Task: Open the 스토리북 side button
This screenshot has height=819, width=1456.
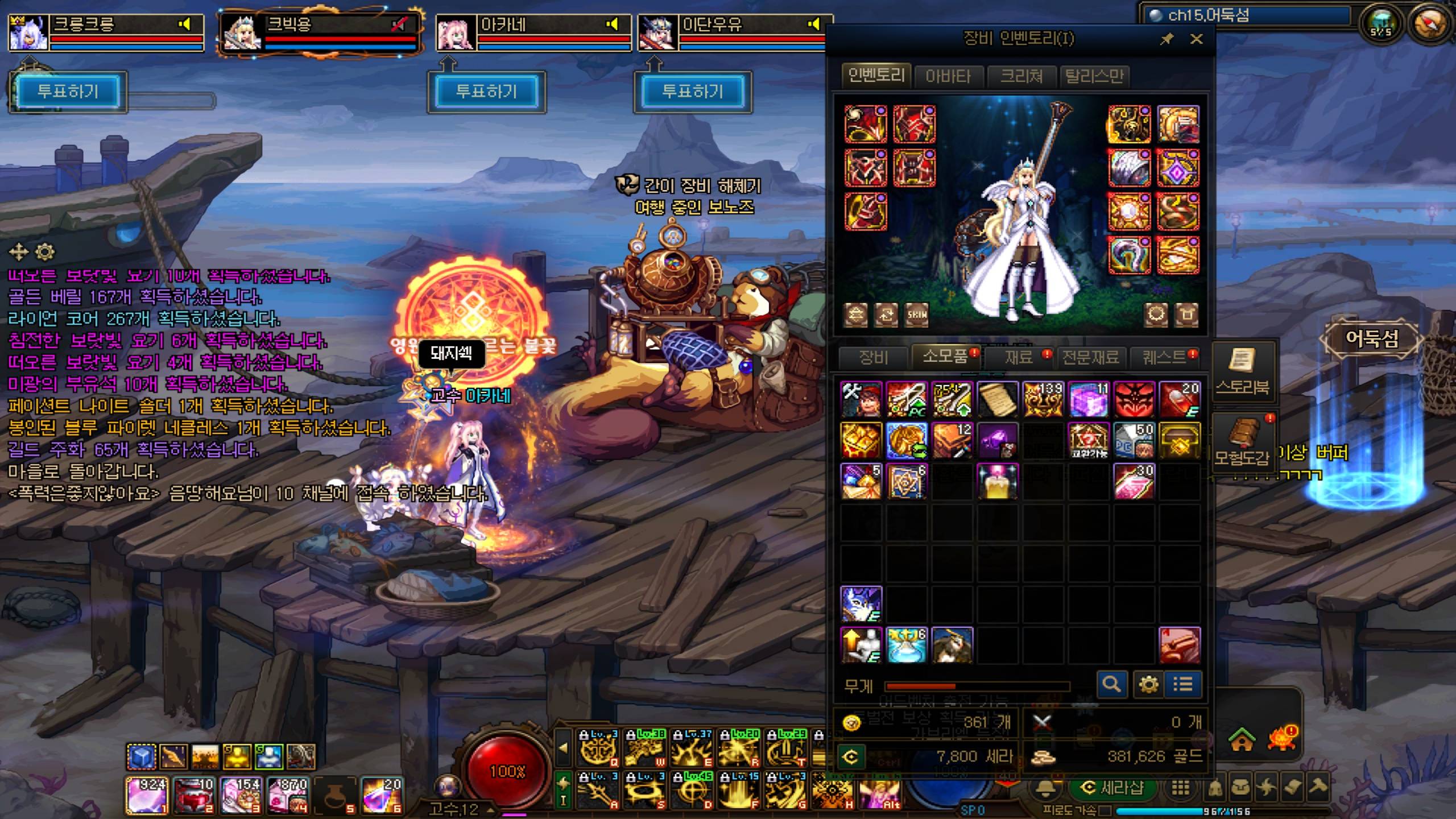Action: pos(1242,371)
